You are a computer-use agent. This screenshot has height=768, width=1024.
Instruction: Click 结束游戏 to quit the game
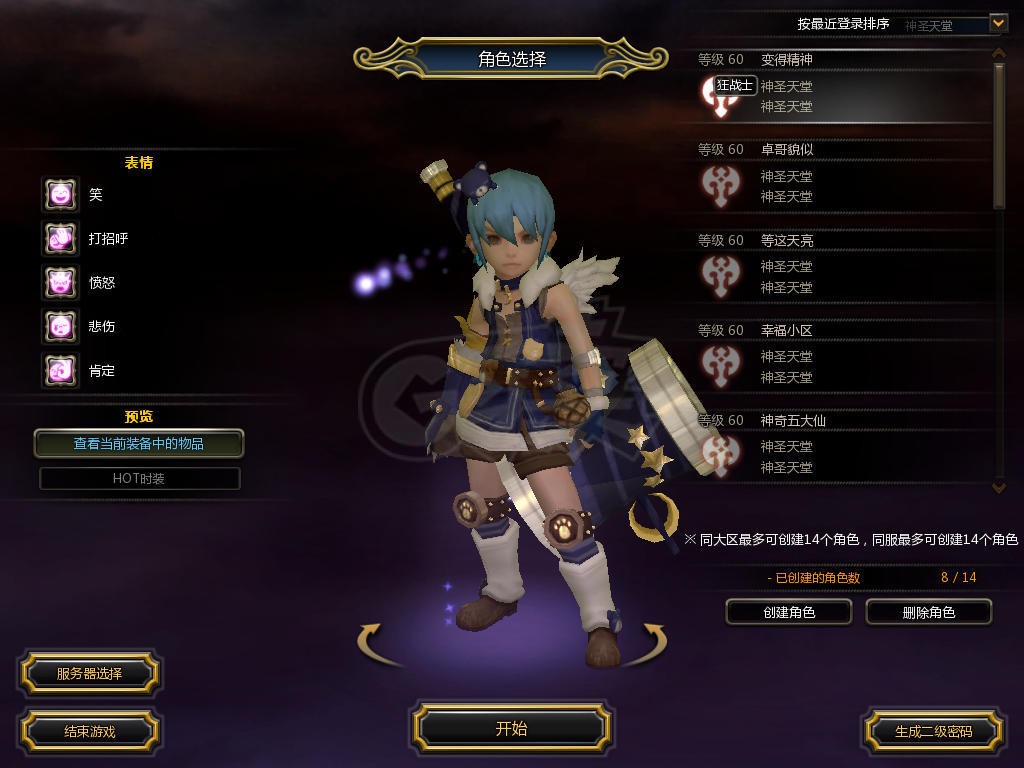tap(89, 731)
